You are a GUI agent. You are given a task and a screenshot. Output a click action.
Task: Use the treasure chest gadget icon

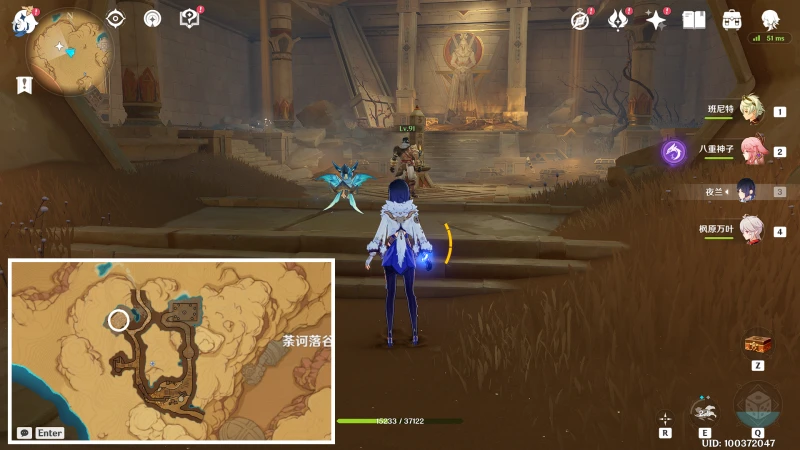click(x=758, y=345)
